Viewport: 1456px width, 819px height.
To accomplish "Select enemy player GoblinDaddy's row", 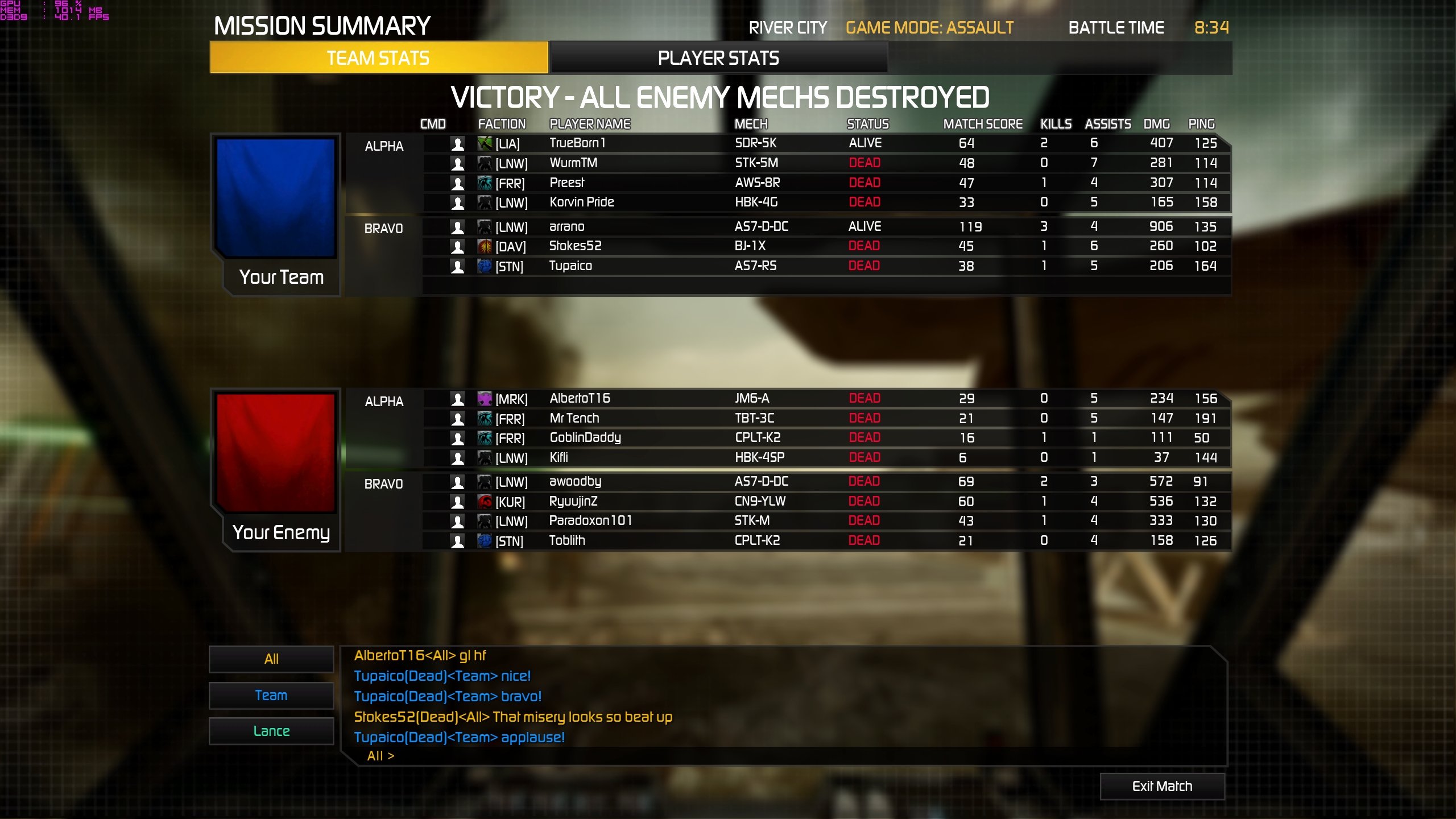I will [x=825, y=438].
